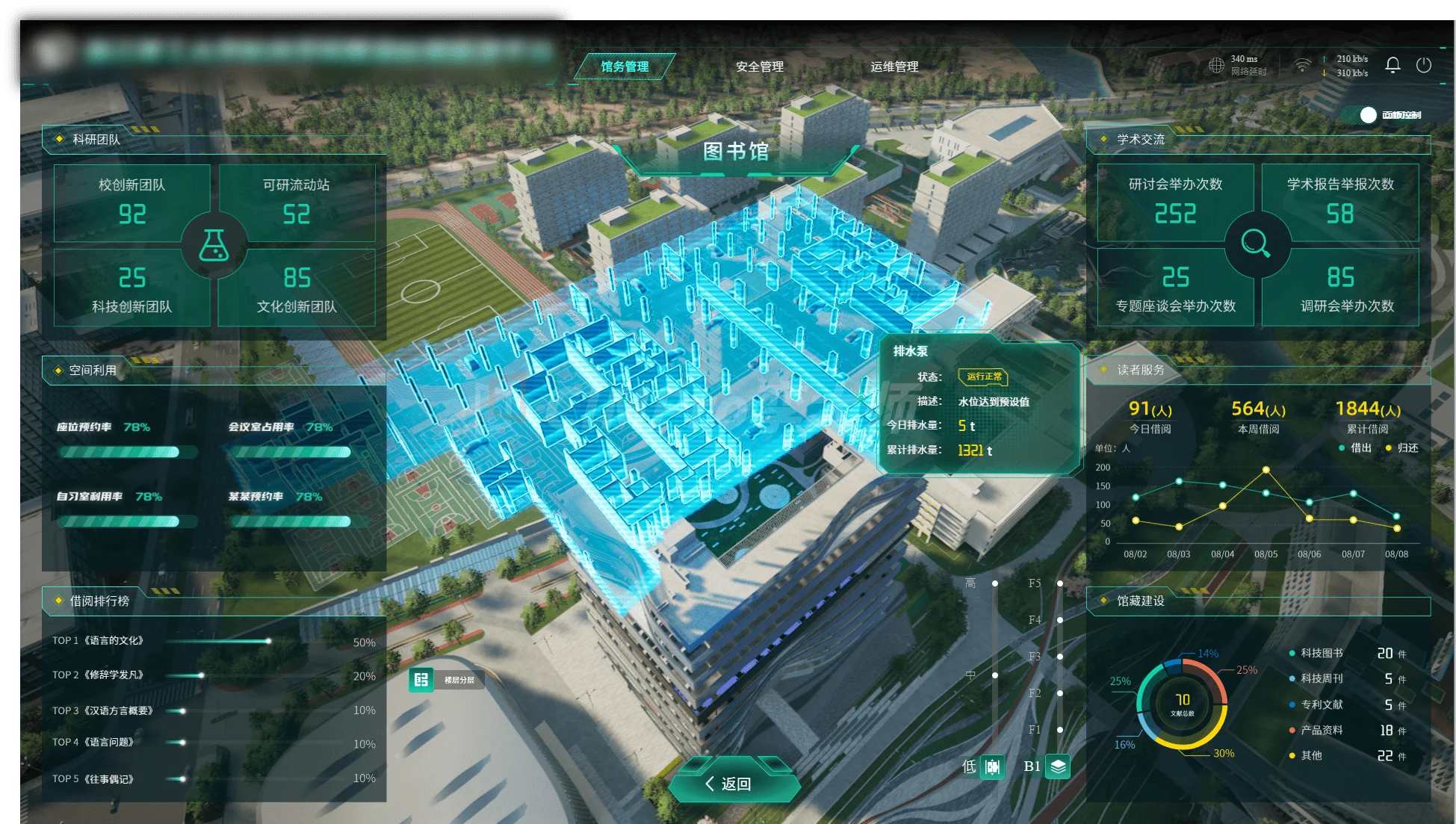The height and width of the screenshot is (824, 1456).
Task: Open the 运维管理 tab
Action: [894, 66]
